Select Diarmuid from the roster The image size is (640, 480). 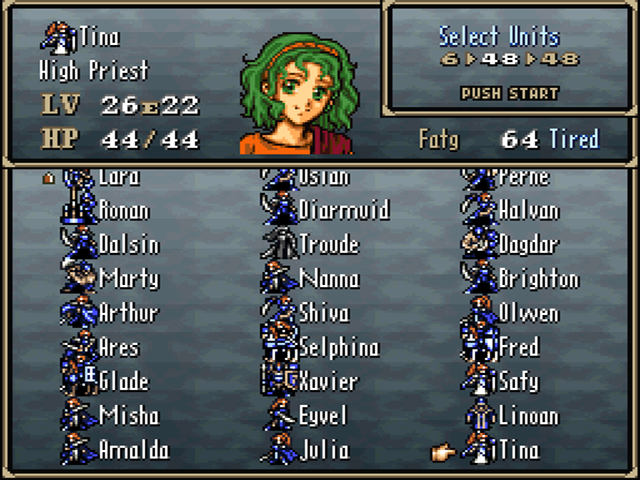click(x=344, y=211)
